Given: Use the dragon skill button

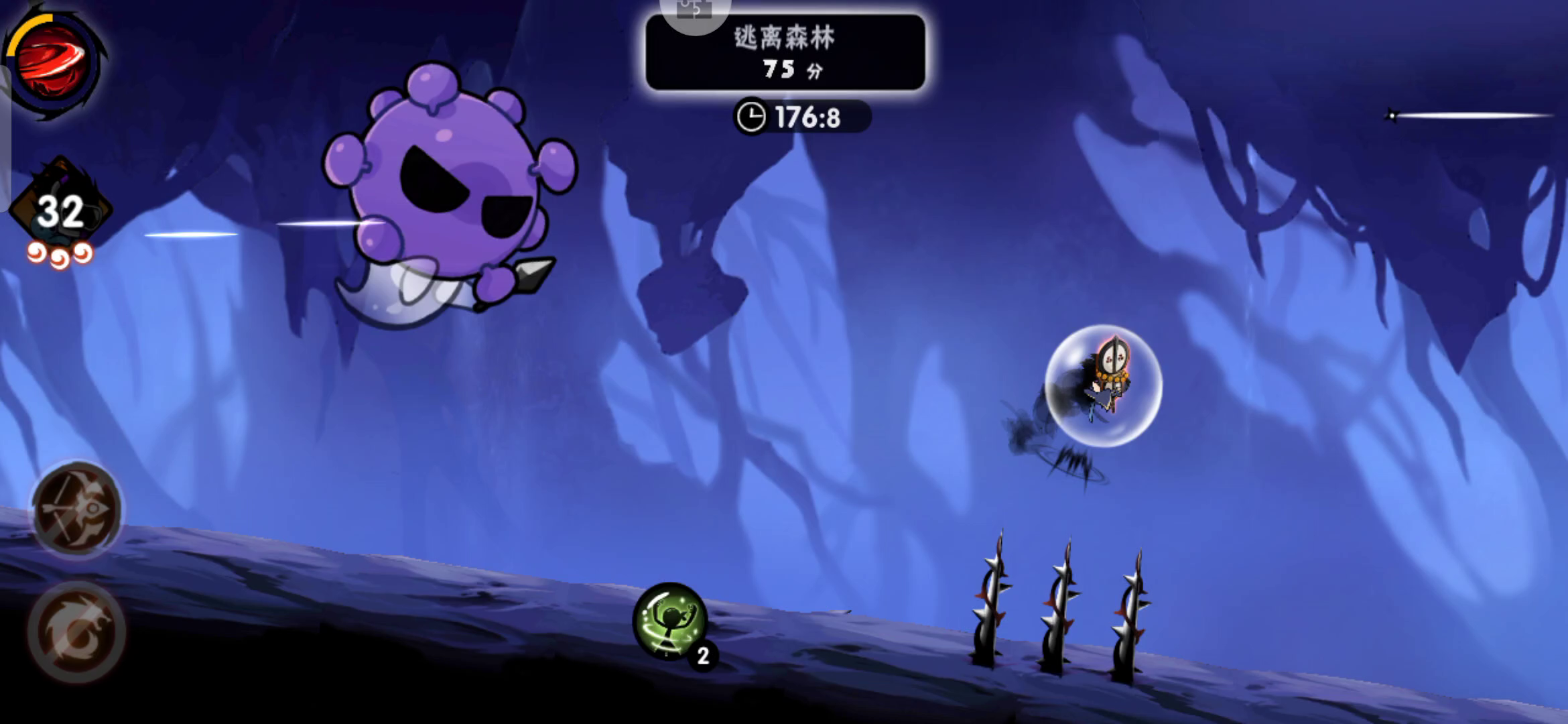Looking at the screenshot, I should pyautogui.click(x=76, y=631).
